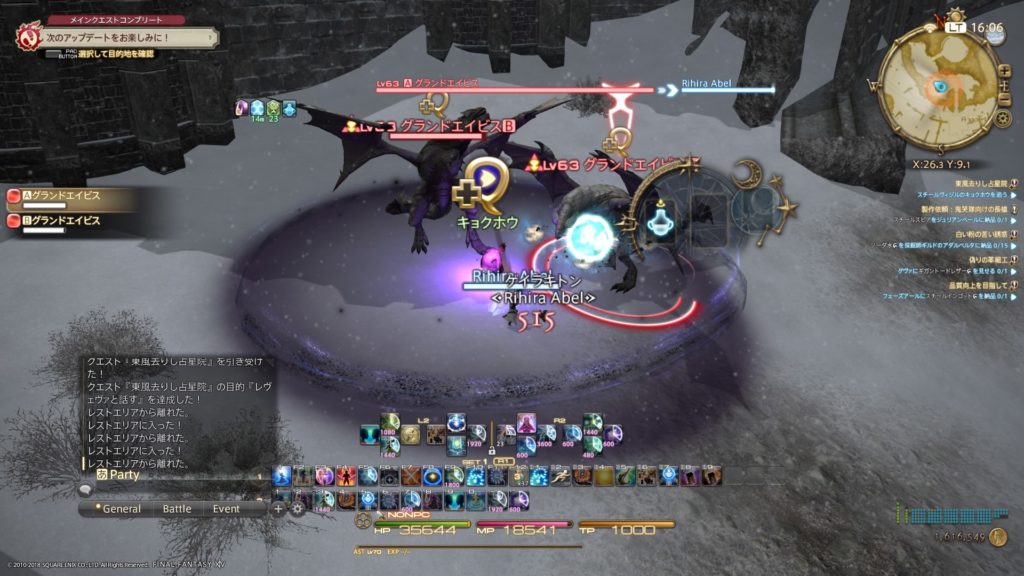This screenshot has height=576, width=1024.
Task: Open chat log settings gear
Action: click(297, 508)
